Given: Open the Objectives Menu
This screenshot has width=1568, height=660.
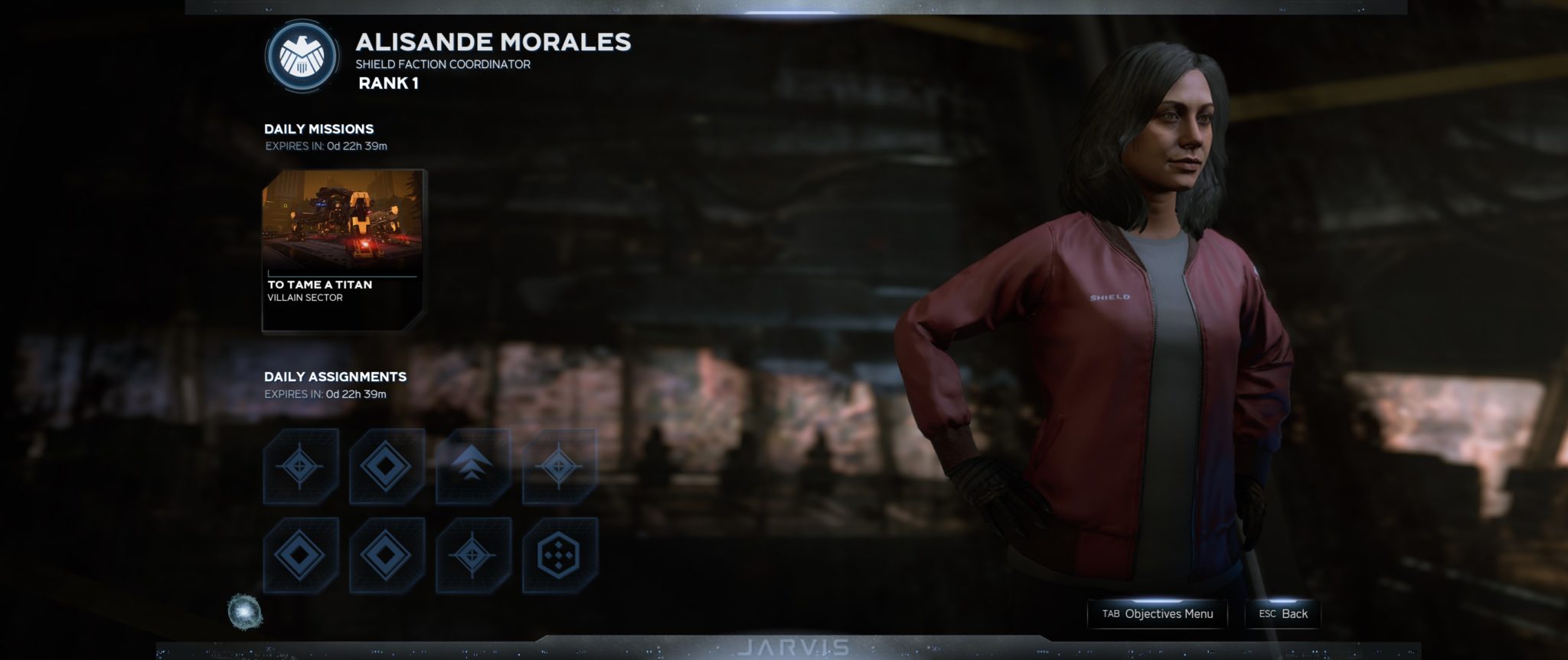Looking at the screenshot, I should coord(1158,613).
